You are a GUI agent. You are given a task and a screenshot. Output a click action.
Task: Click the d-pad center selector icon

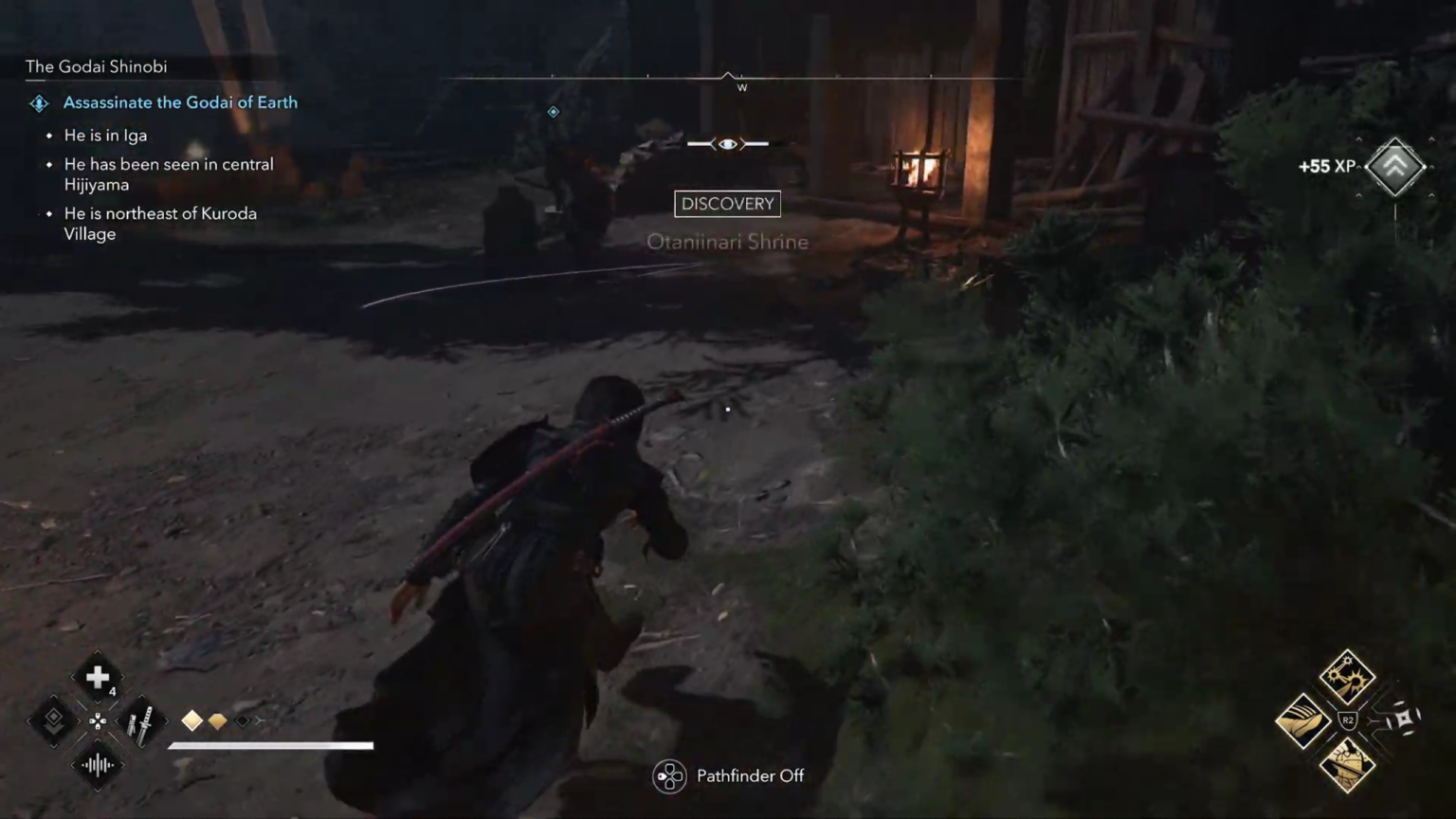click(98, 720)
